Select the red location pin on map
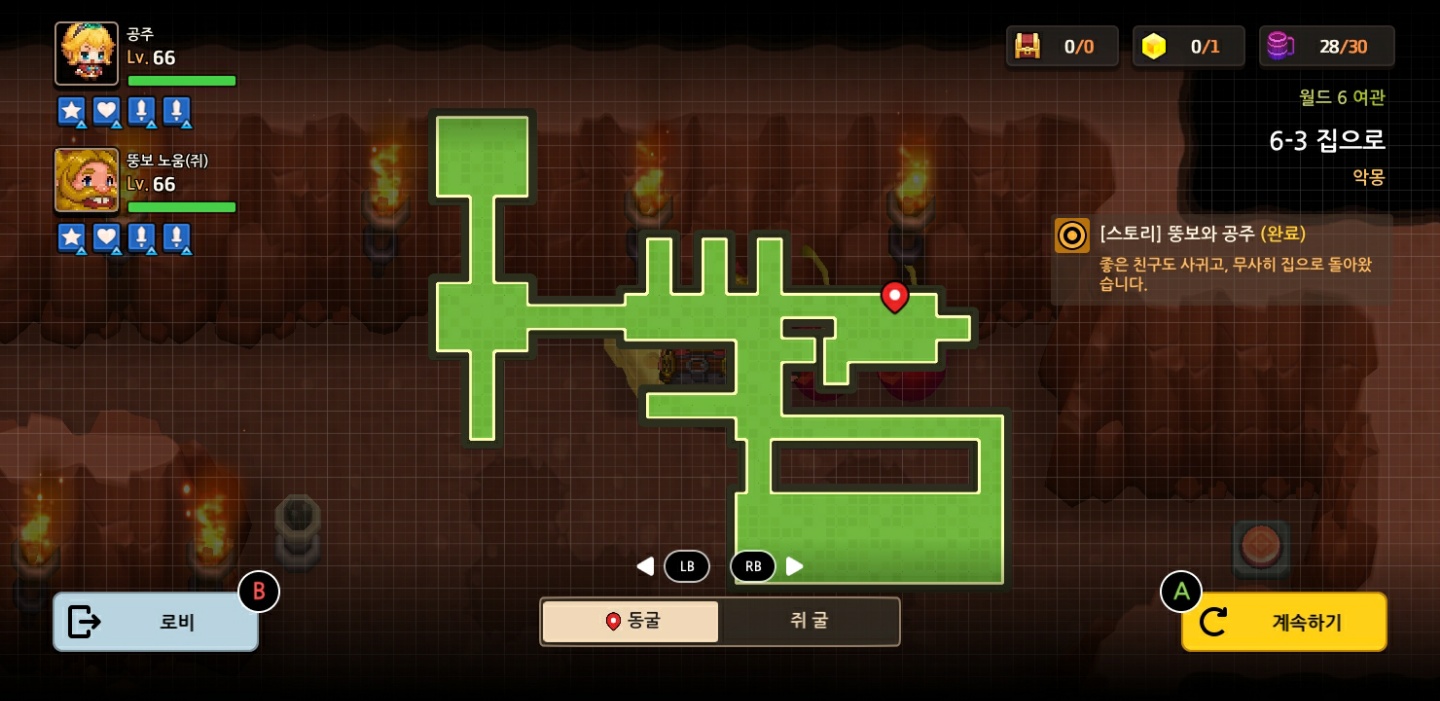1440x701 pixels. pos(894,296)
